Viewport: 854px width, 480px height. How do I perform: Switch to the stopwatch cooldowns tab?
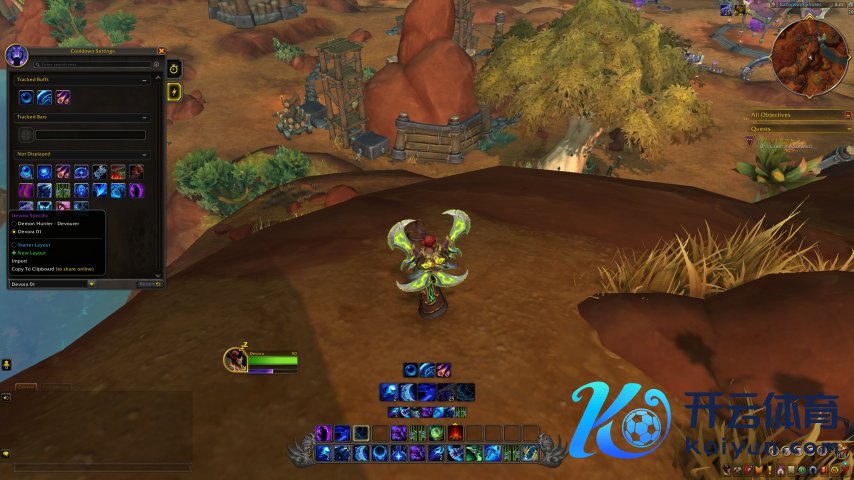(x=174, y=69)
